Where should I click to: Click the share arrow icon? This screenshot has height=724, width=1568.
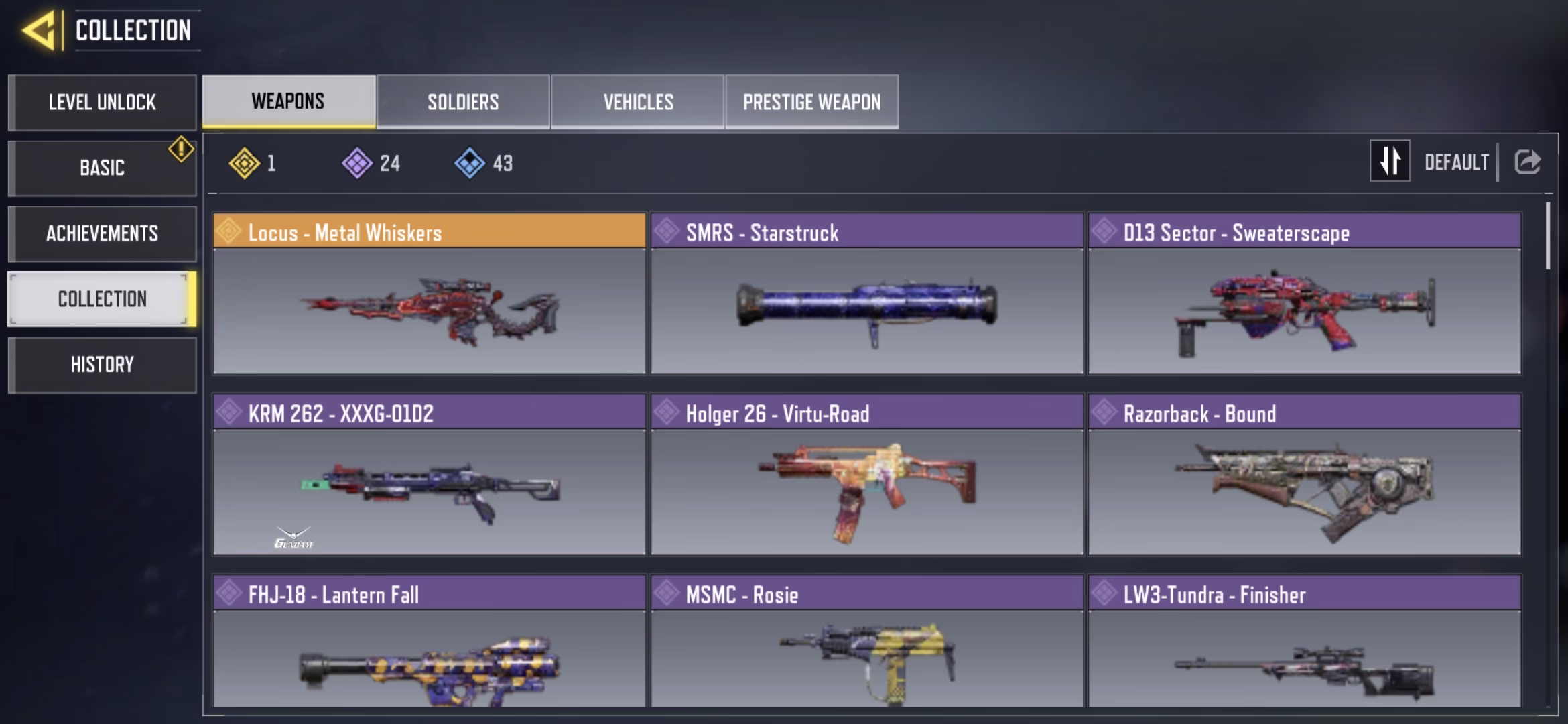1527,162
